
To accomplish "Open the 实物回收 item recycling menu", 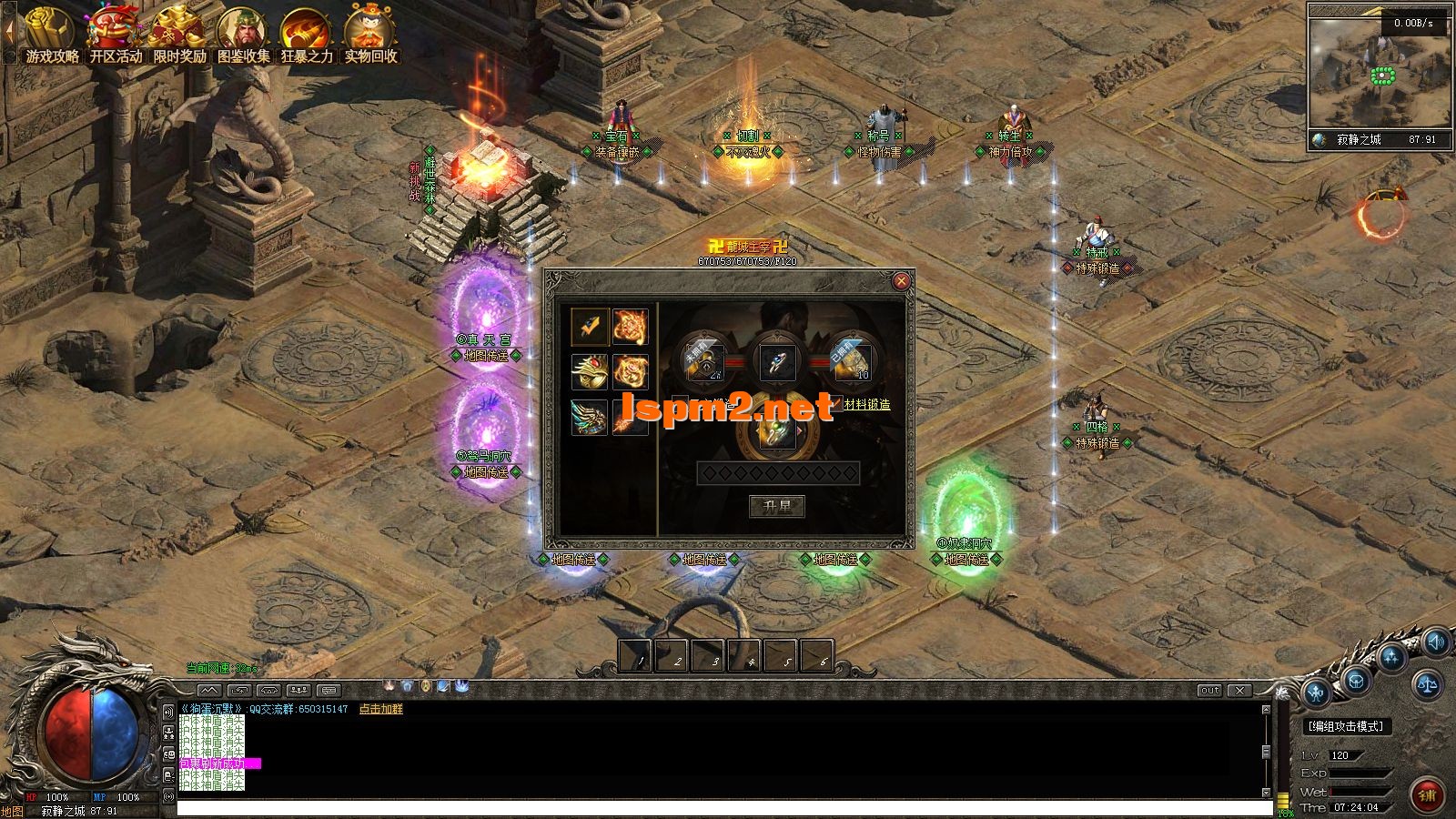I will [x=370, y=36].
